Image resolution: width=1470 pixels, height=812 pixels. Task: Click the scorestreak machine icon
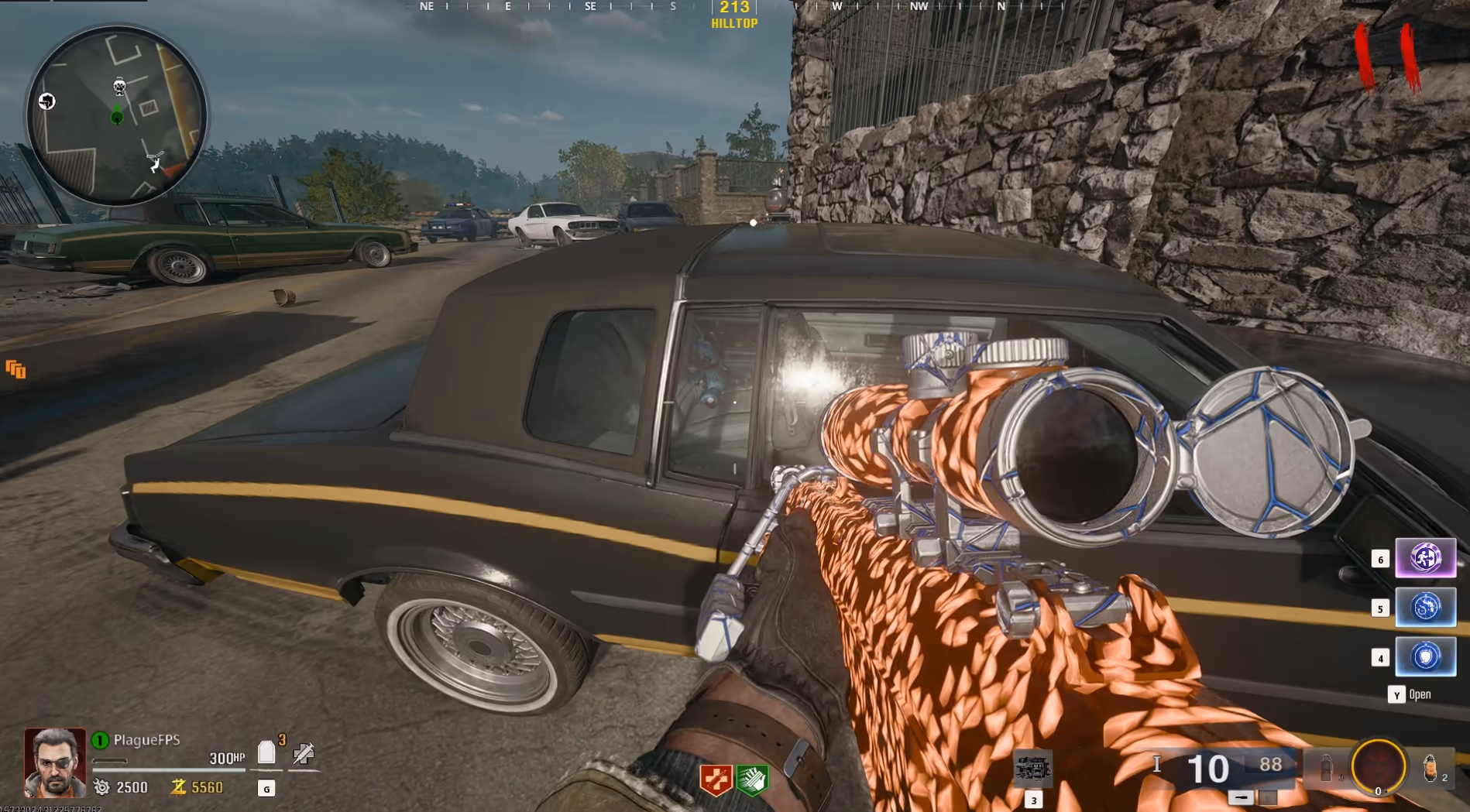pos(1032,768)
